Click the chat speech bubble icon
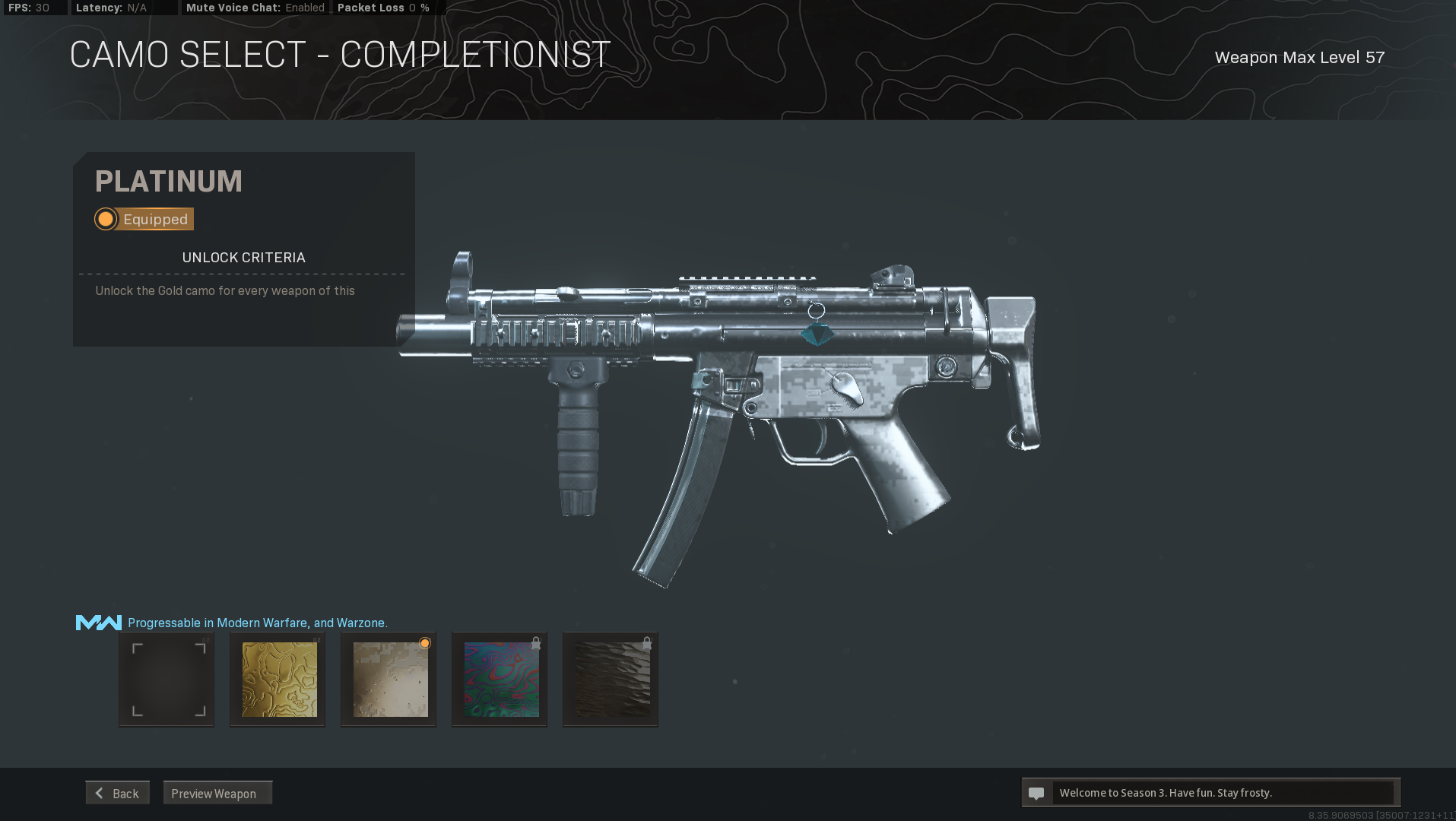The image size is (1456, 821). 1037,792
